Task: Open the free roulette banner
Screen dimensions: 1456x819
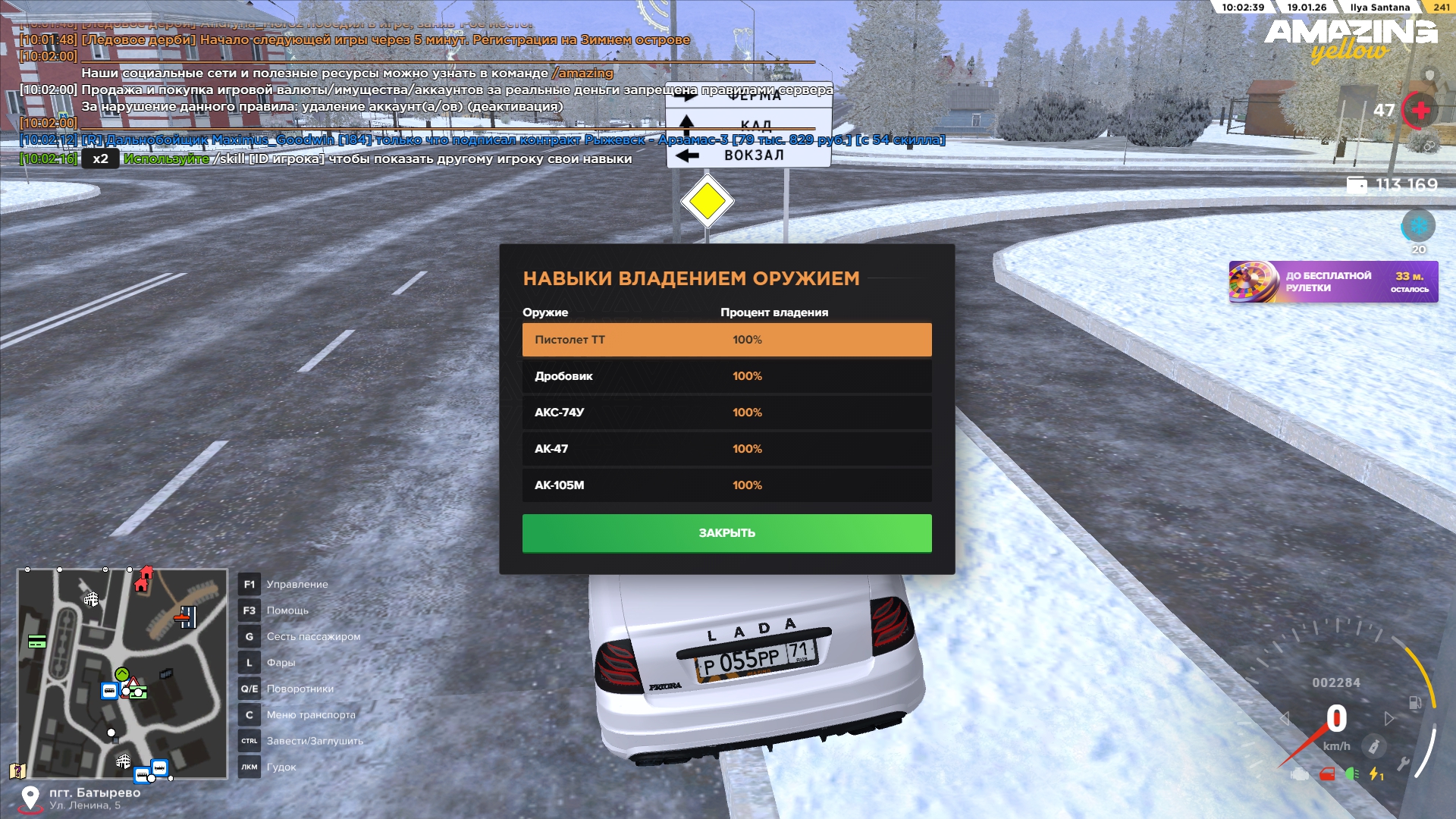Action: tap(1333, 282)
